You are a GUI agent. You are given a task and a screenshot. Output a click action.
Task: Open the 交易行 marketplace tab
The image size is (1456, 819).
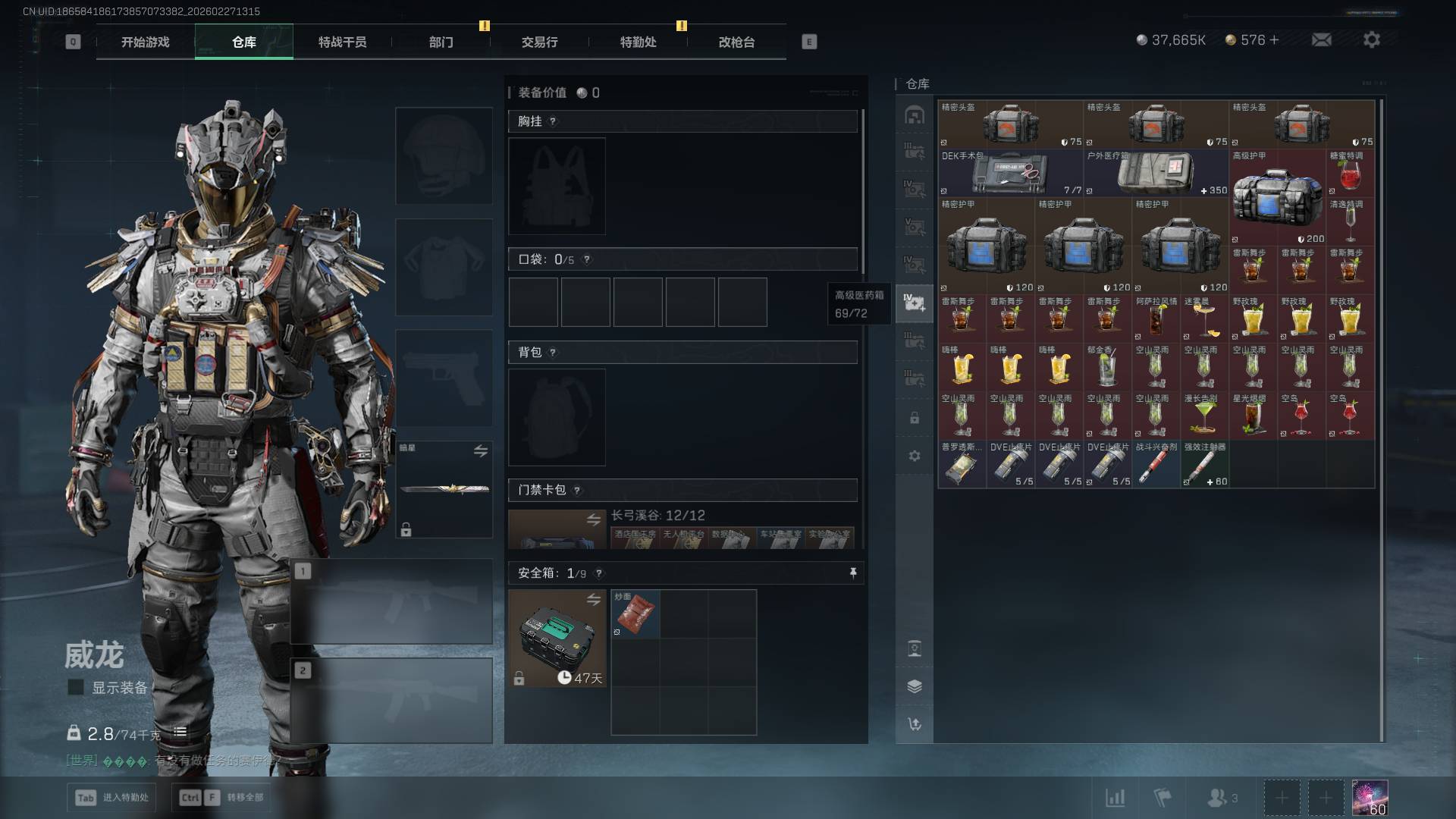539,42
